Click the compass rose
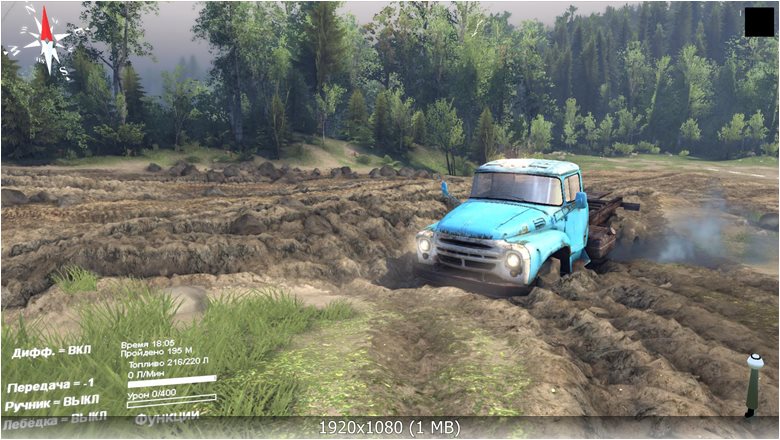Screen dimensions: 780x440 (x=44, y=38)
